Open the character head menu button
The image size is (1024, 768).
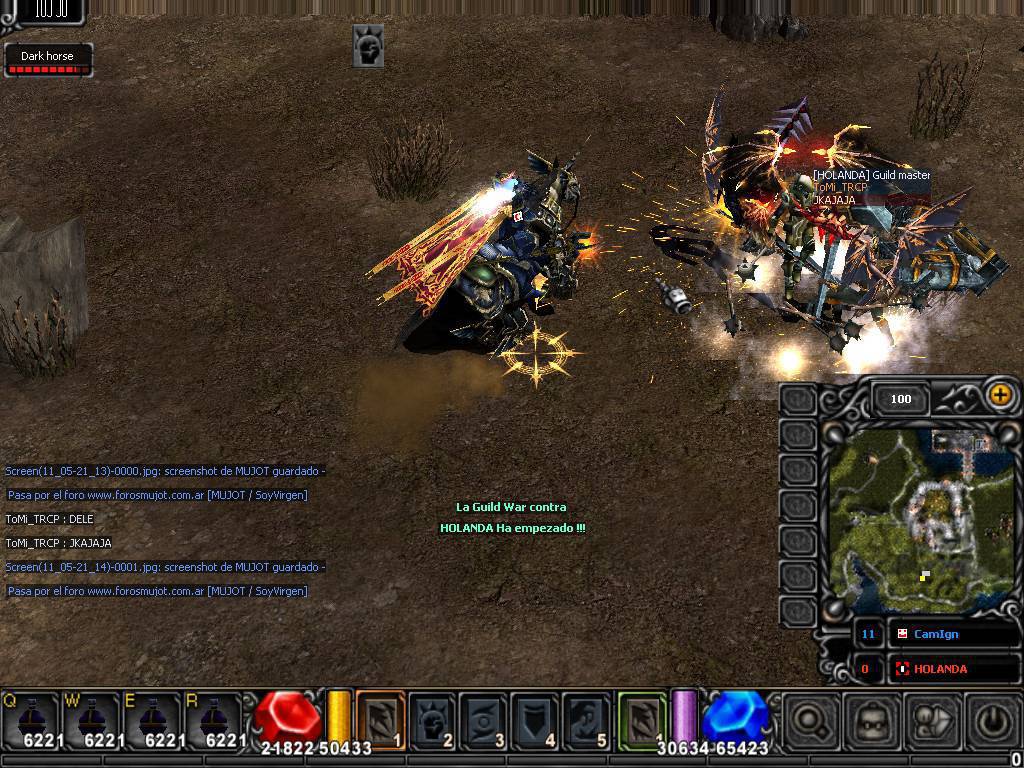(x=870, y=720)
